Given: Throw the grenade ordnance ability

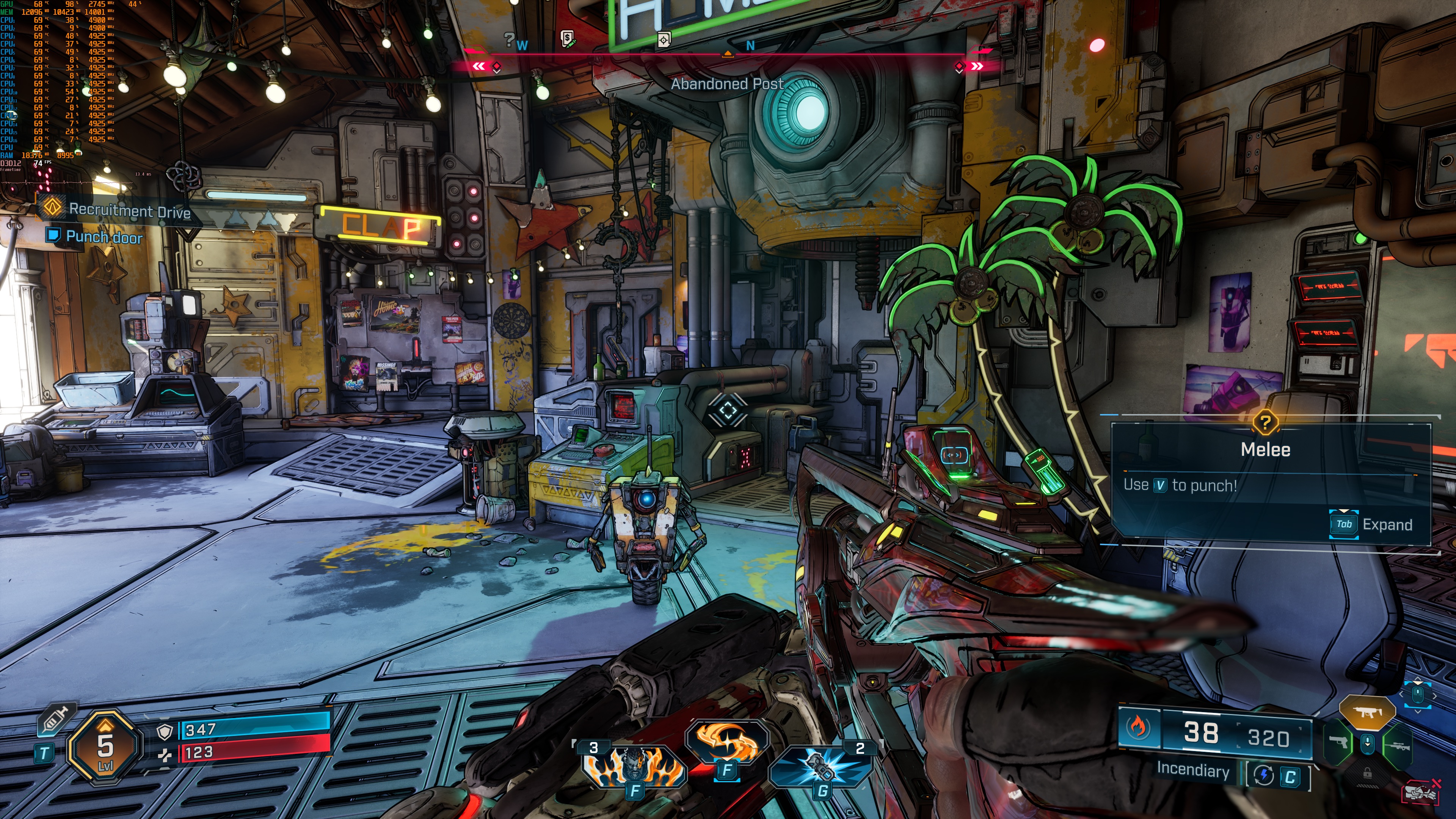Looking at the screenshot, I should [821, 766].
